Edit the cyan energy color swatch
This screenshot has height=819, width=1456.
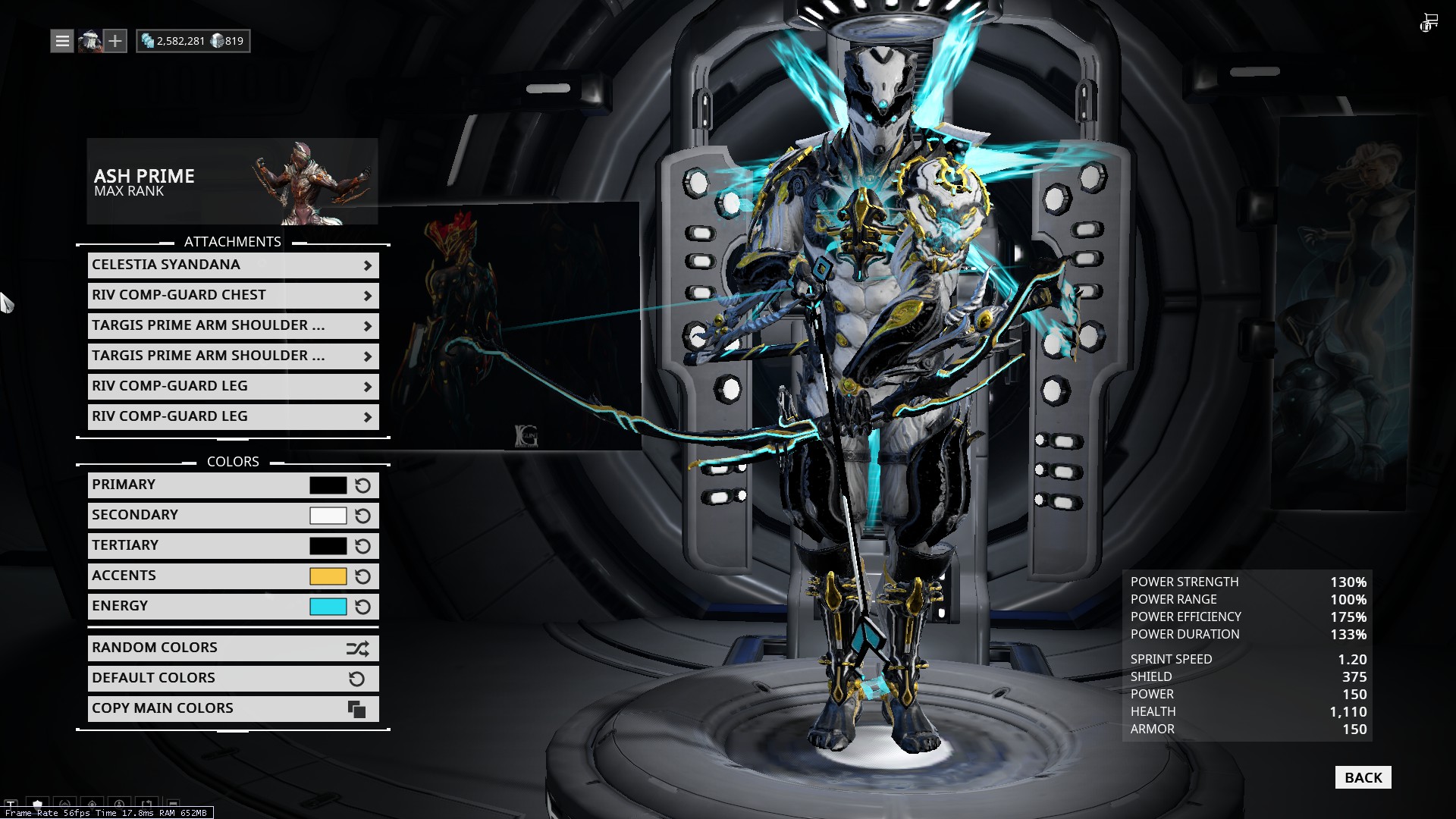pos(328,607)
